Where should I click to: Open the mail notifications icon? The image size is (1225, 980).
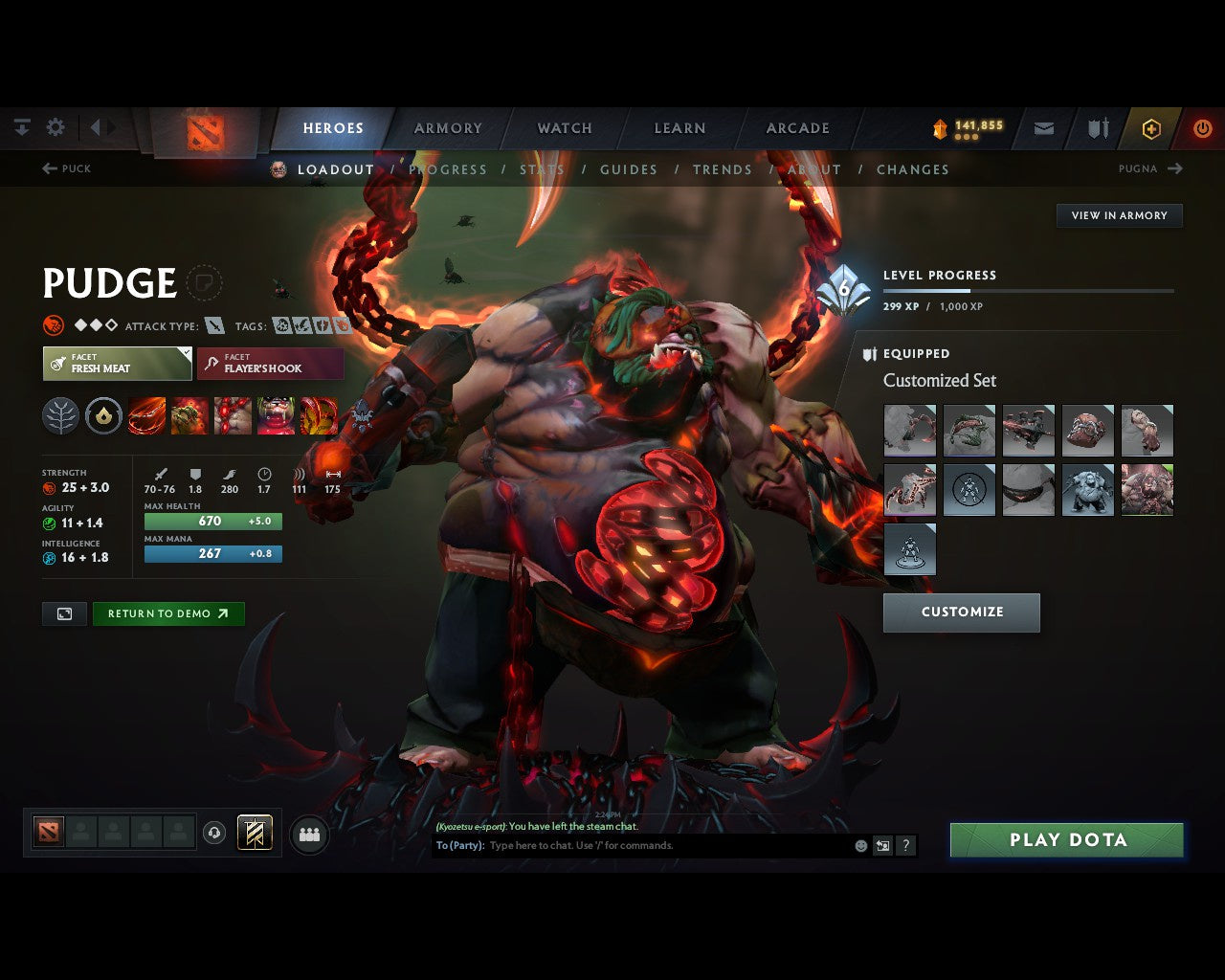click(1043, 126)
